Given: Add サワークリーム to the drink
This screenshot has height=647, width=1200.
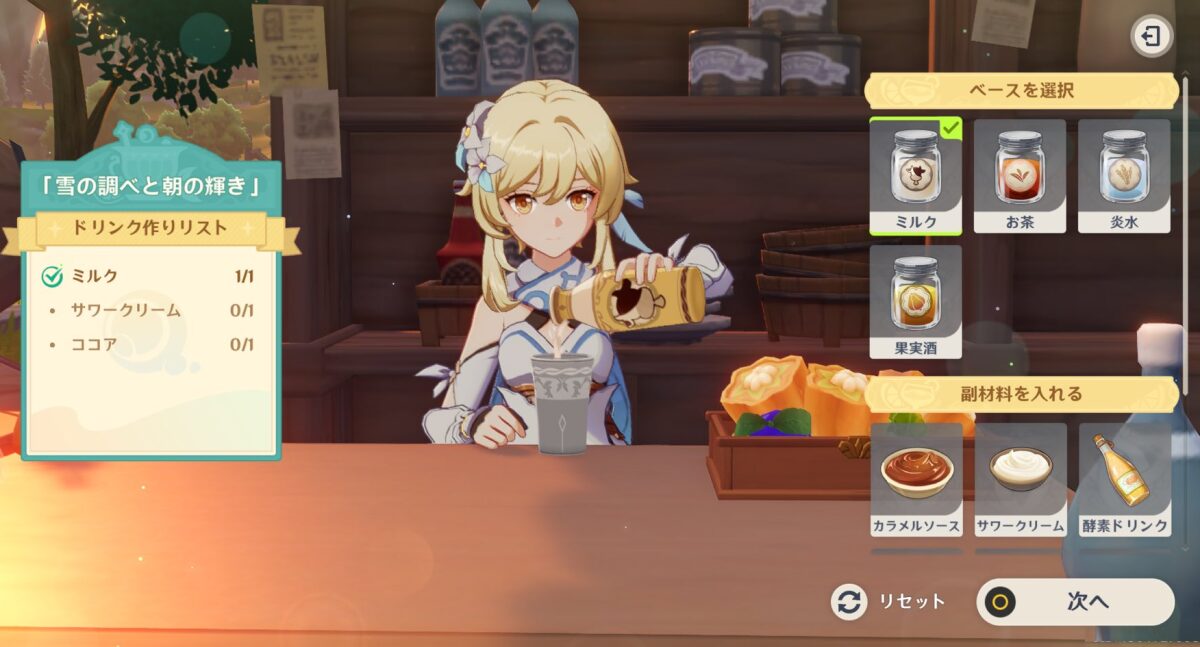Looking at the screenshot, I should click(x=1020, y=478).
